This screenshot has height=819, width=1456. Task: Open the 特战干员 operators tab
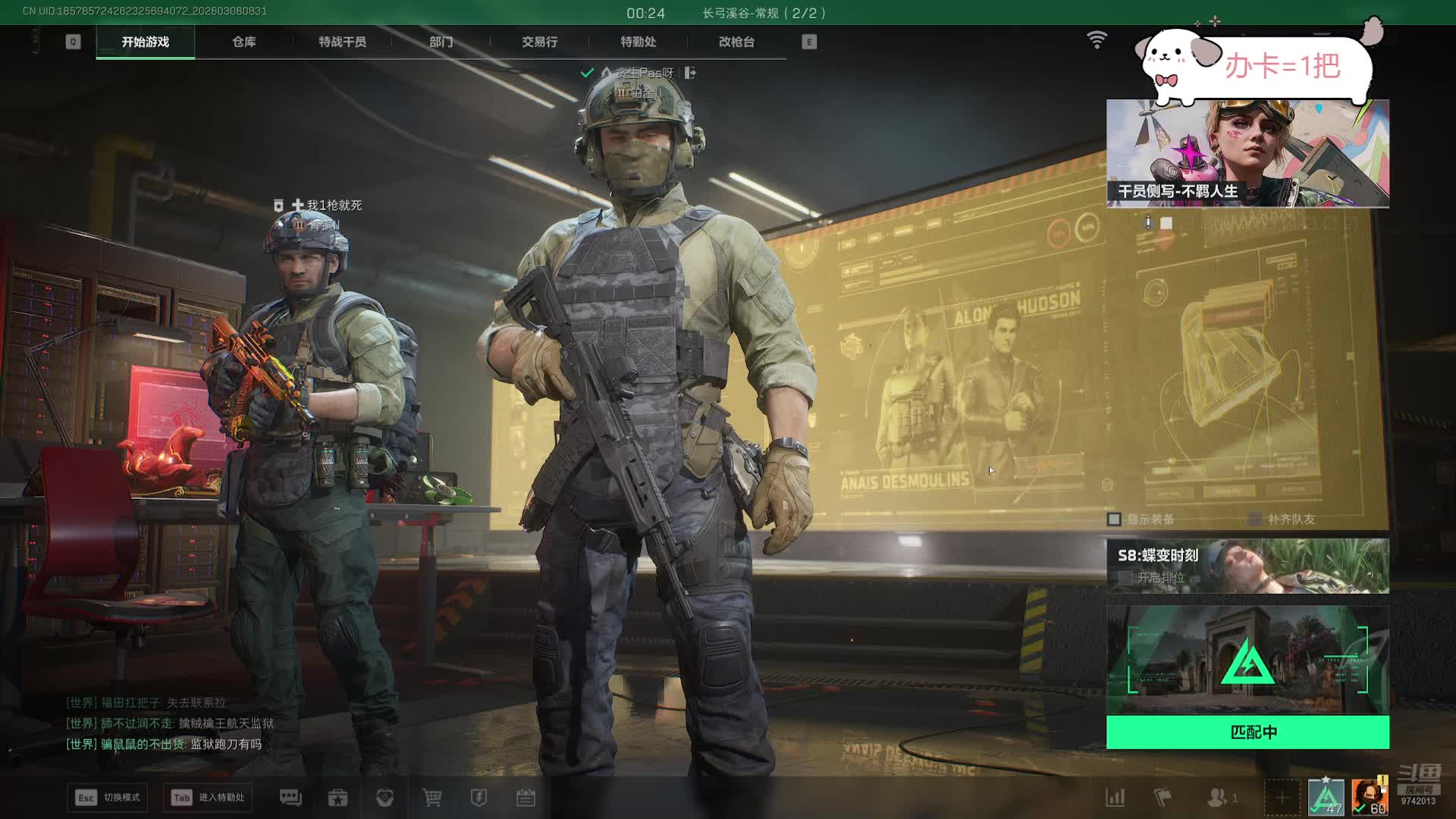[342, 42]
